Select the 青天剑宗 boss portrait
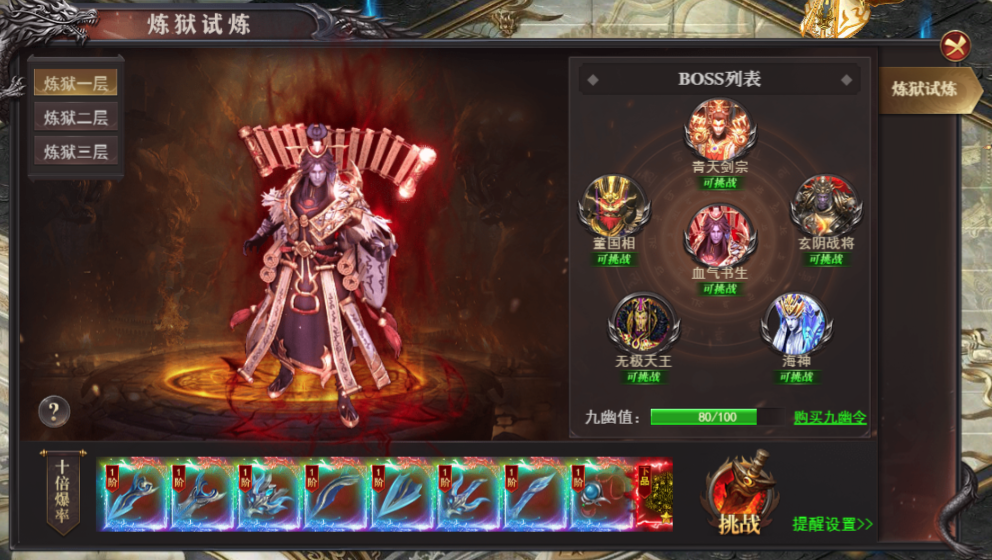Screen dimensions: 992x560 click(719, 129)
